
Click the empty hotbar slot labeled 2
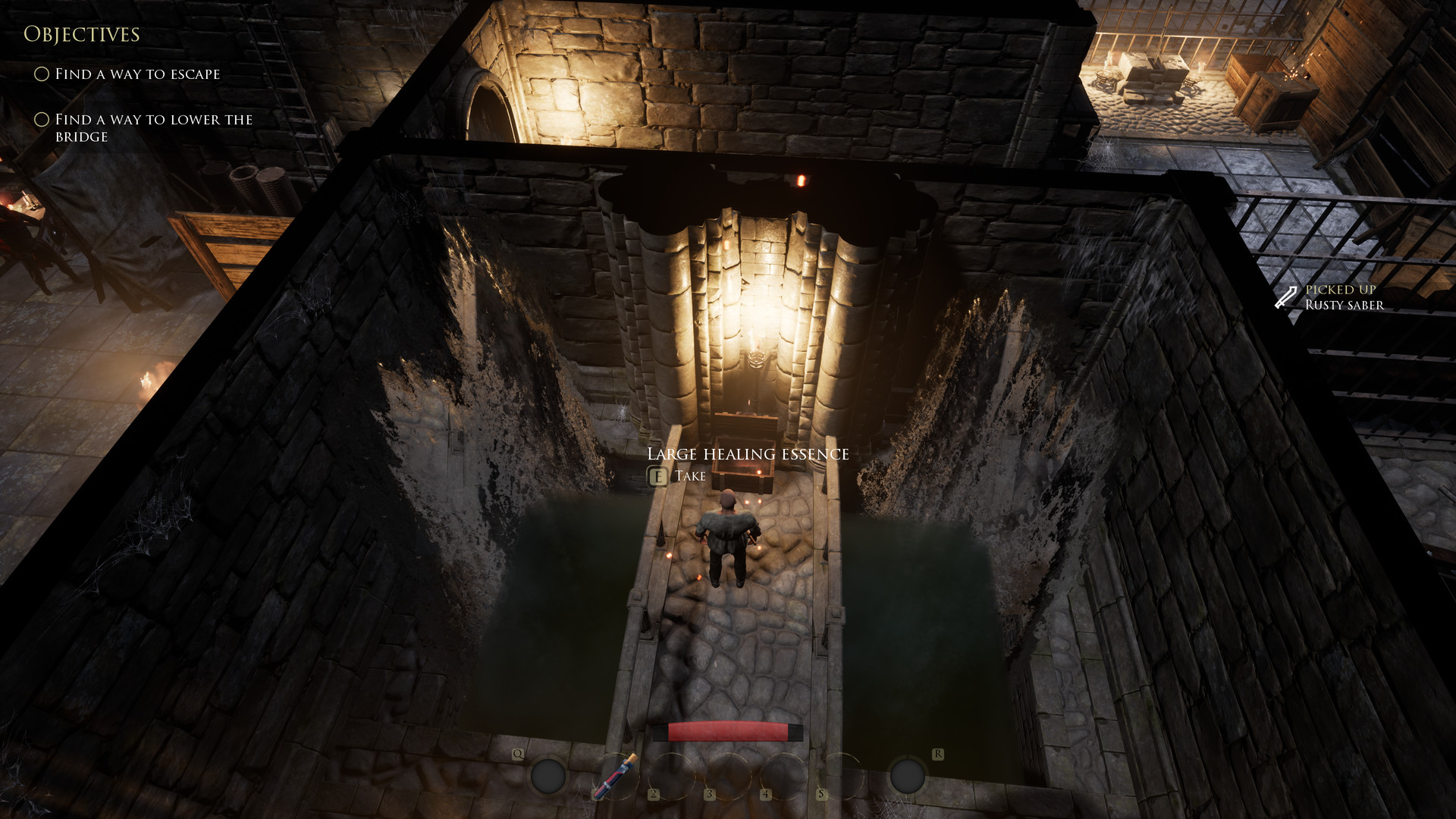672,775
